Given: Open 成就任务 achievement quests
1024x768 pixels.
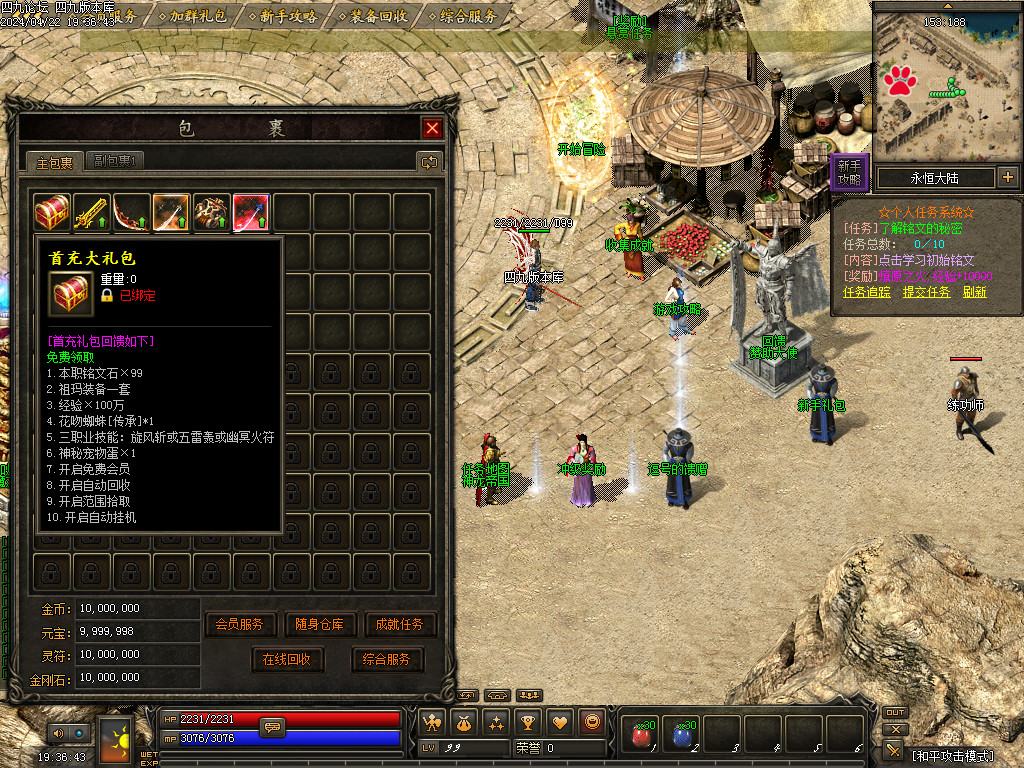Looking at the screenshot, I should tap(400, 624).
